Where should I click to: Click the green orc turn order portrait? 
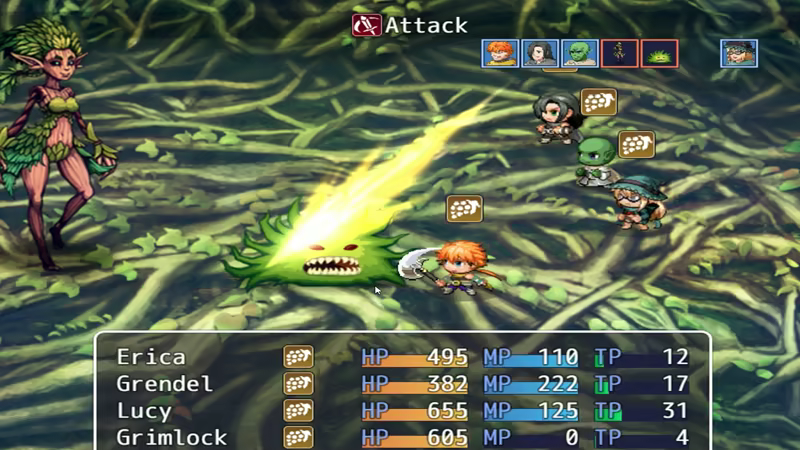pyautogui.click(x=579, y=53)
